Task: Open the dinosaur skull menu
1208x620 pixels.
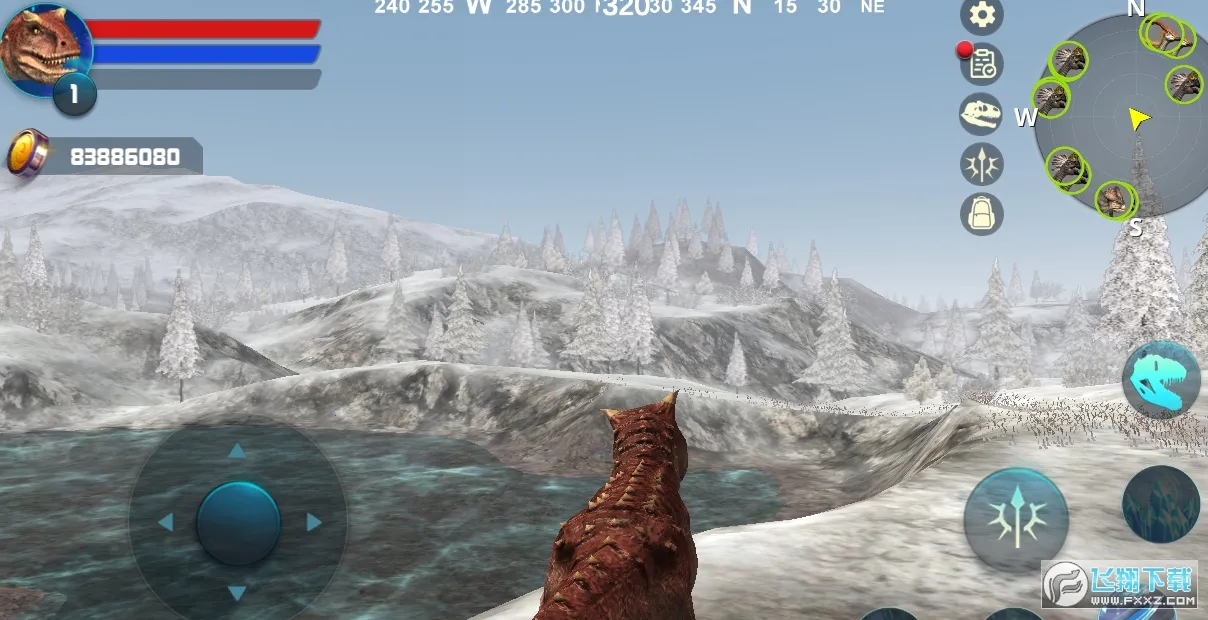Action: (981, 114)
